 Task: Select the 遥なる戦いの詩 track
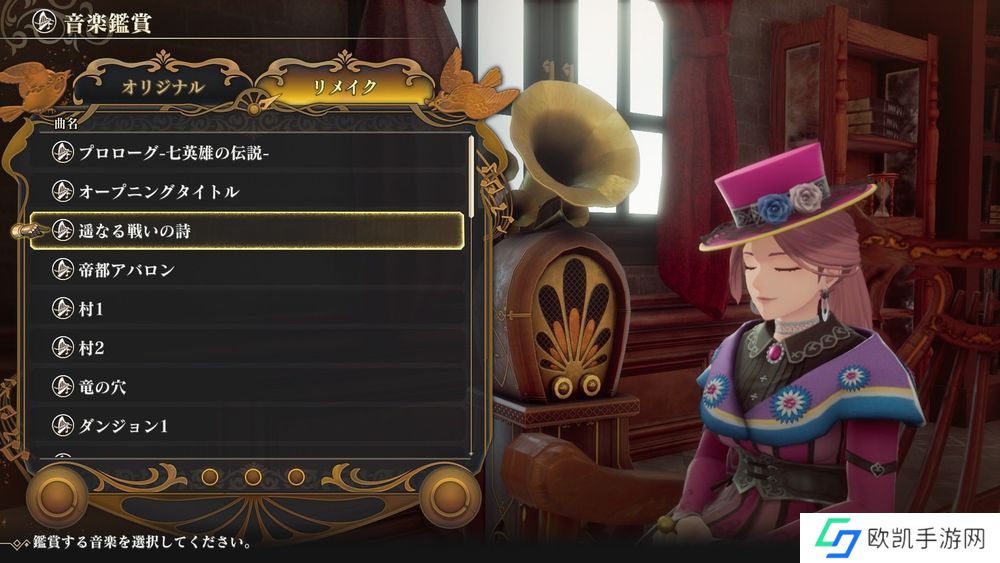point(248,231)
